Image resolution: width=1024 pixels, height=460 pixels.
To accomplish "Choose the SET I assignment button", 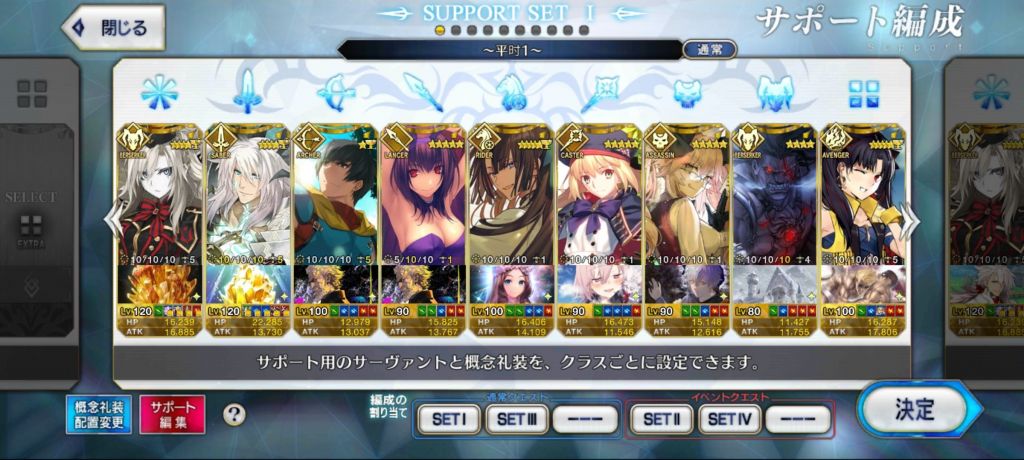I will pos(448,419).
